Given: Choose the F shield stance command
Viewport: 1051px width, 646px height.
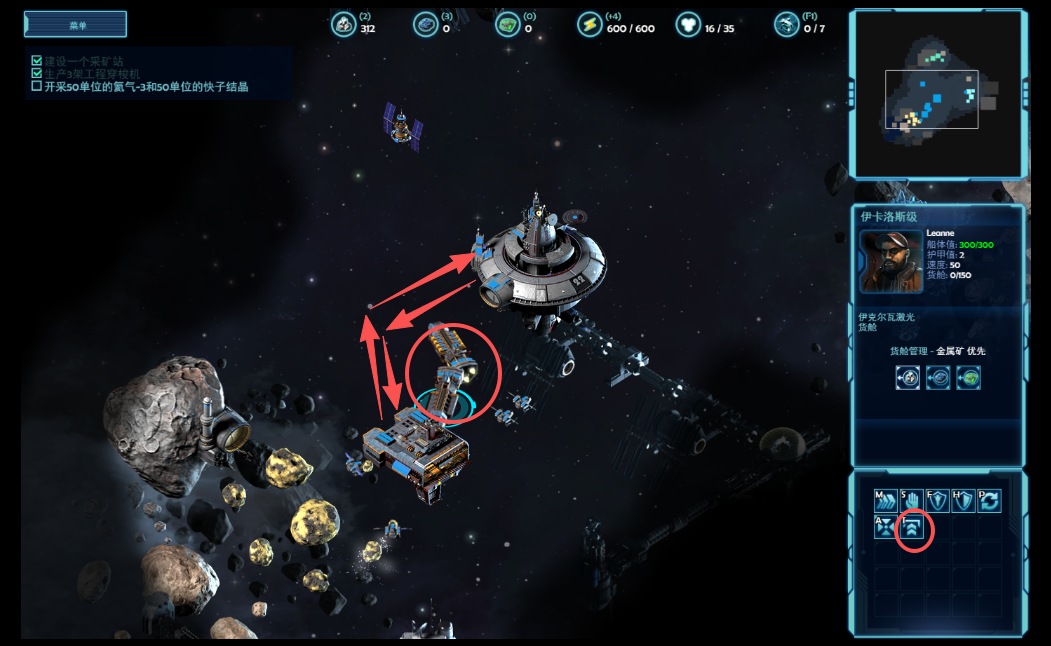Looking at the screenshot, I should [937, 501].
